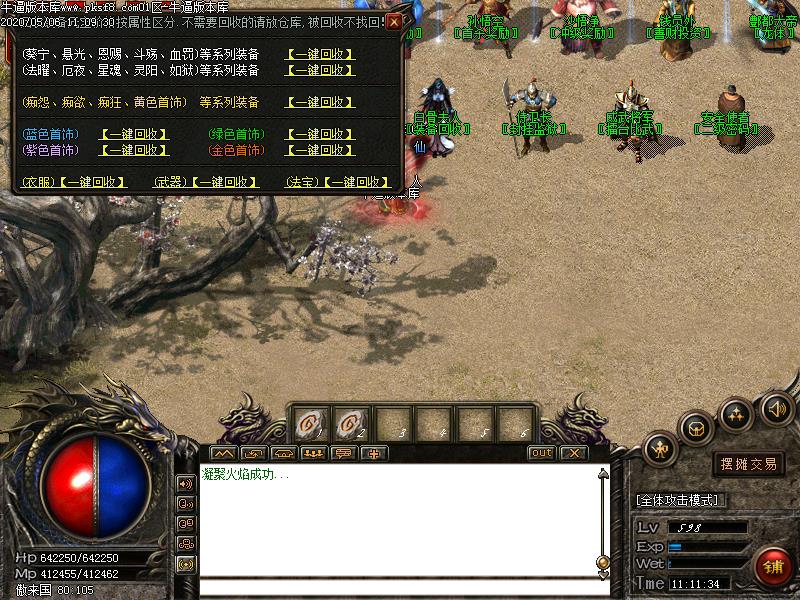Recycle the 葵宁 series equipment with 一键回收
This screenshot has width=800, height=600.
[x=320, y=54]
